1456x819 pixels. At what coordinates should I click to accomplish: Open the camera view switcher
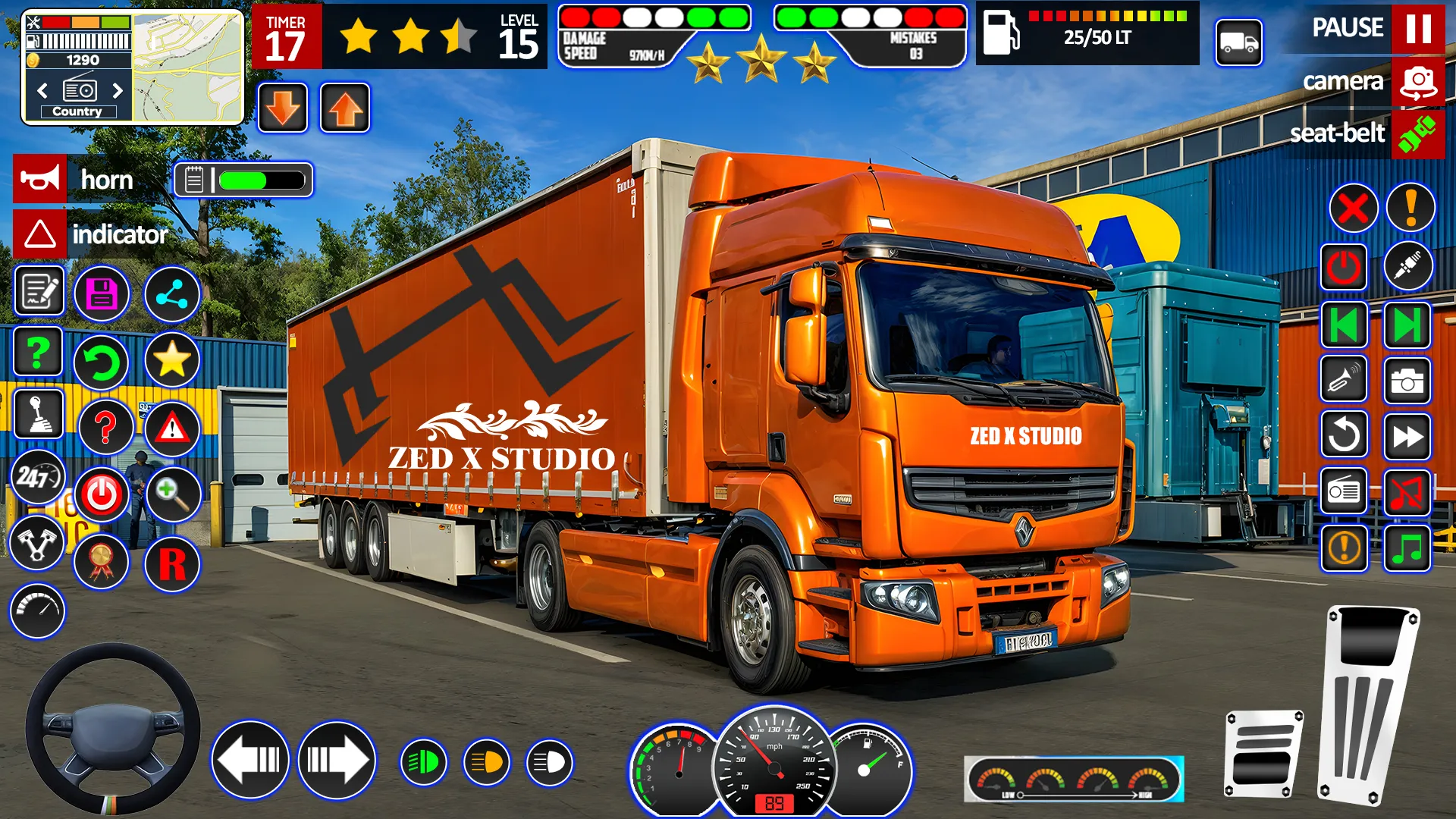pyautogui.click(x=1419, y=81)
